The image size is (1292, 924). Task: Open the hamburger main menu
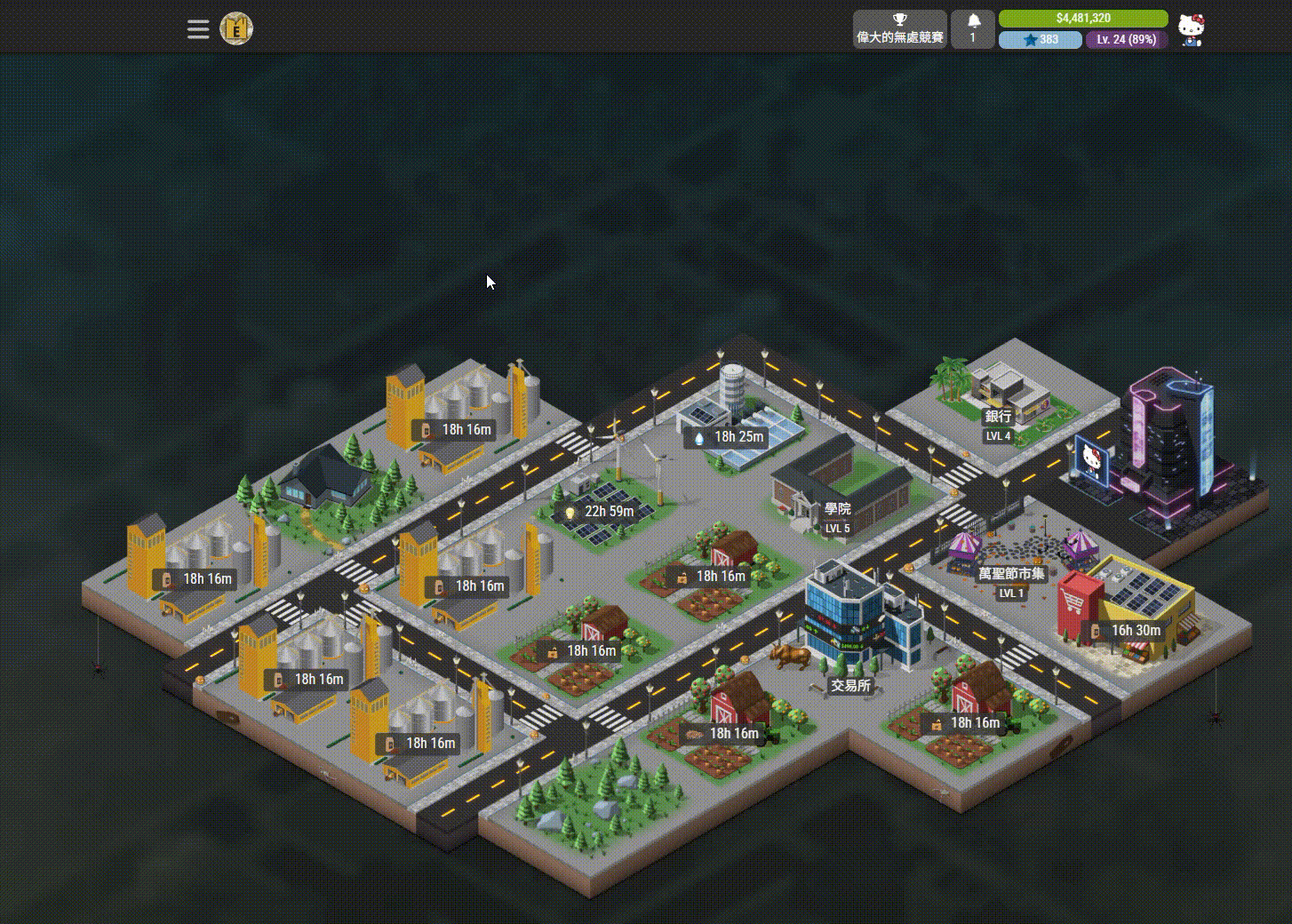pos(197,29)
